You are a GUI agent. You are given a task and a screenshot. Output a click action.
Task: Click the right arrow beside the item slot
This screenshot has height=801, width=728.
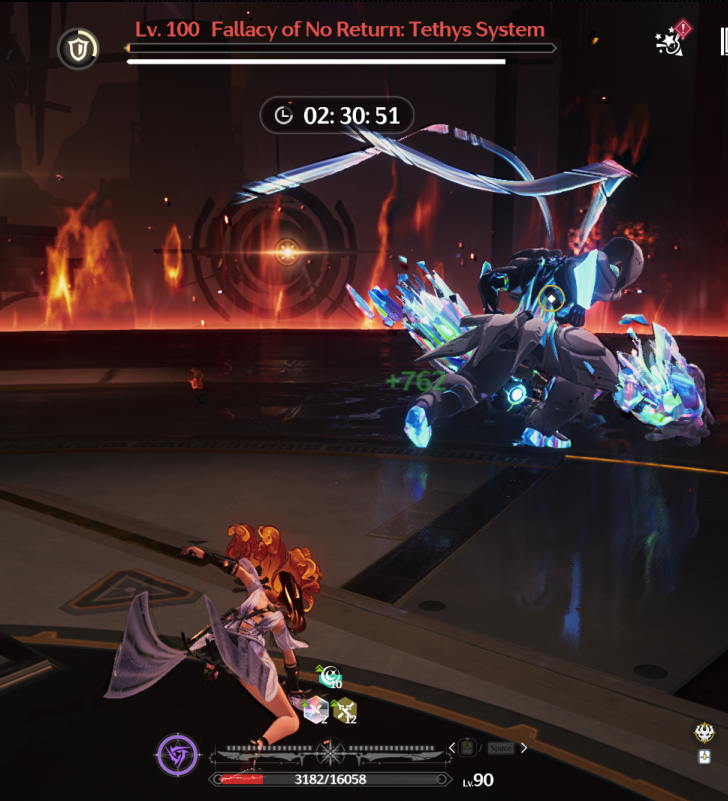pos(524,747)
